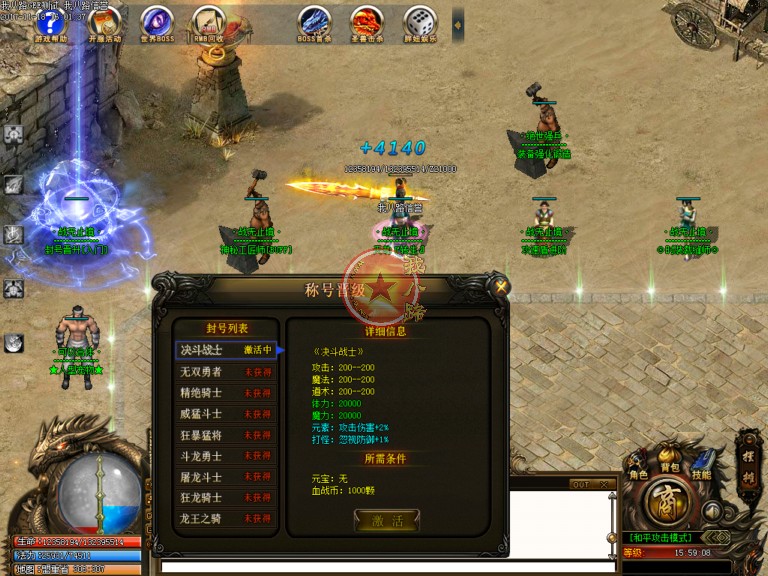The width and height of the screenshot is (768, 576).
Task: Open the BOSS首杀 first-kill icon
Action: 314,22
